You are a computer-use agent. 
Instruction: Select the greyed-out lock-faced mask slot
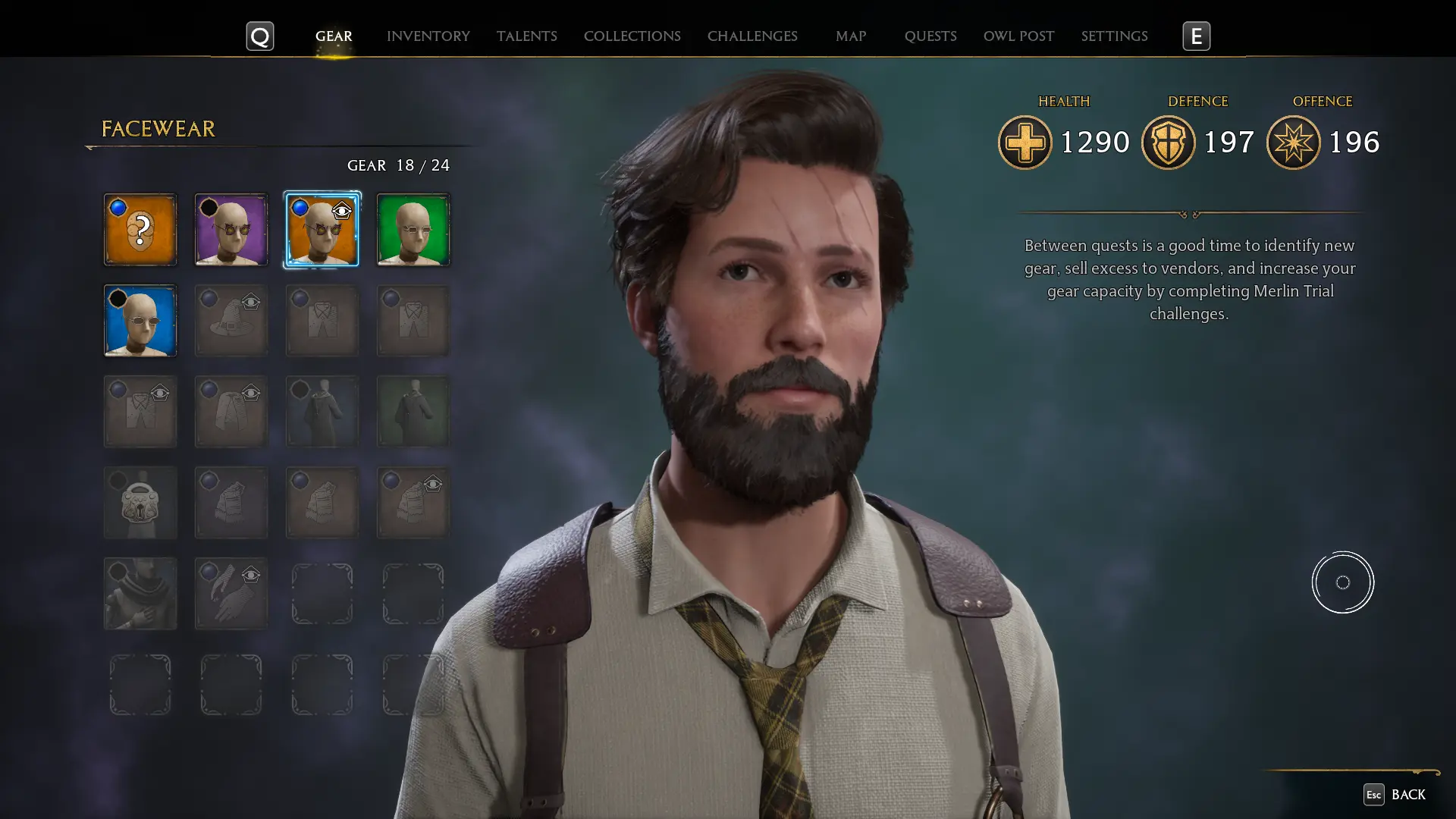[140, 503]
